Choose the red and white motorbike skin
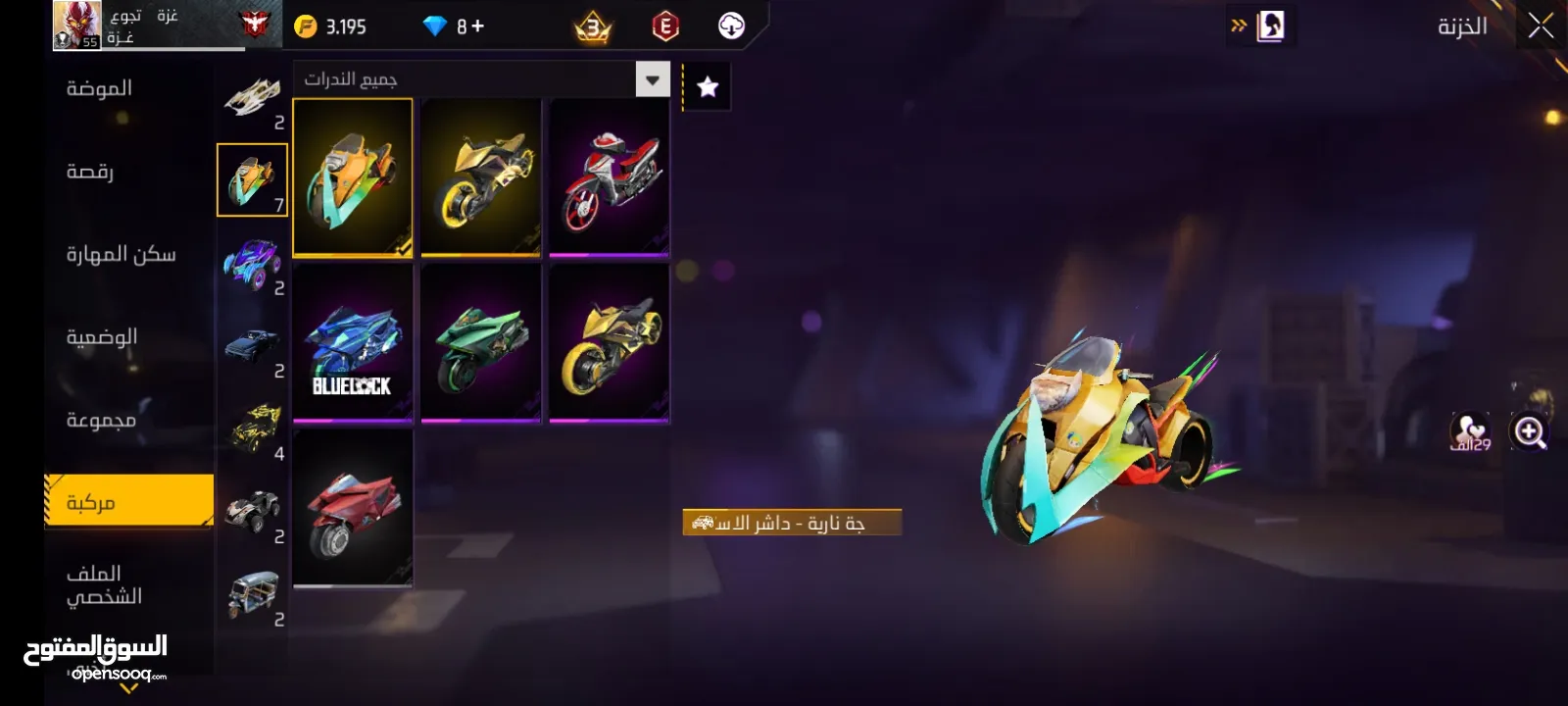This screenshot has width=1568, height=706. click(609, 177)
